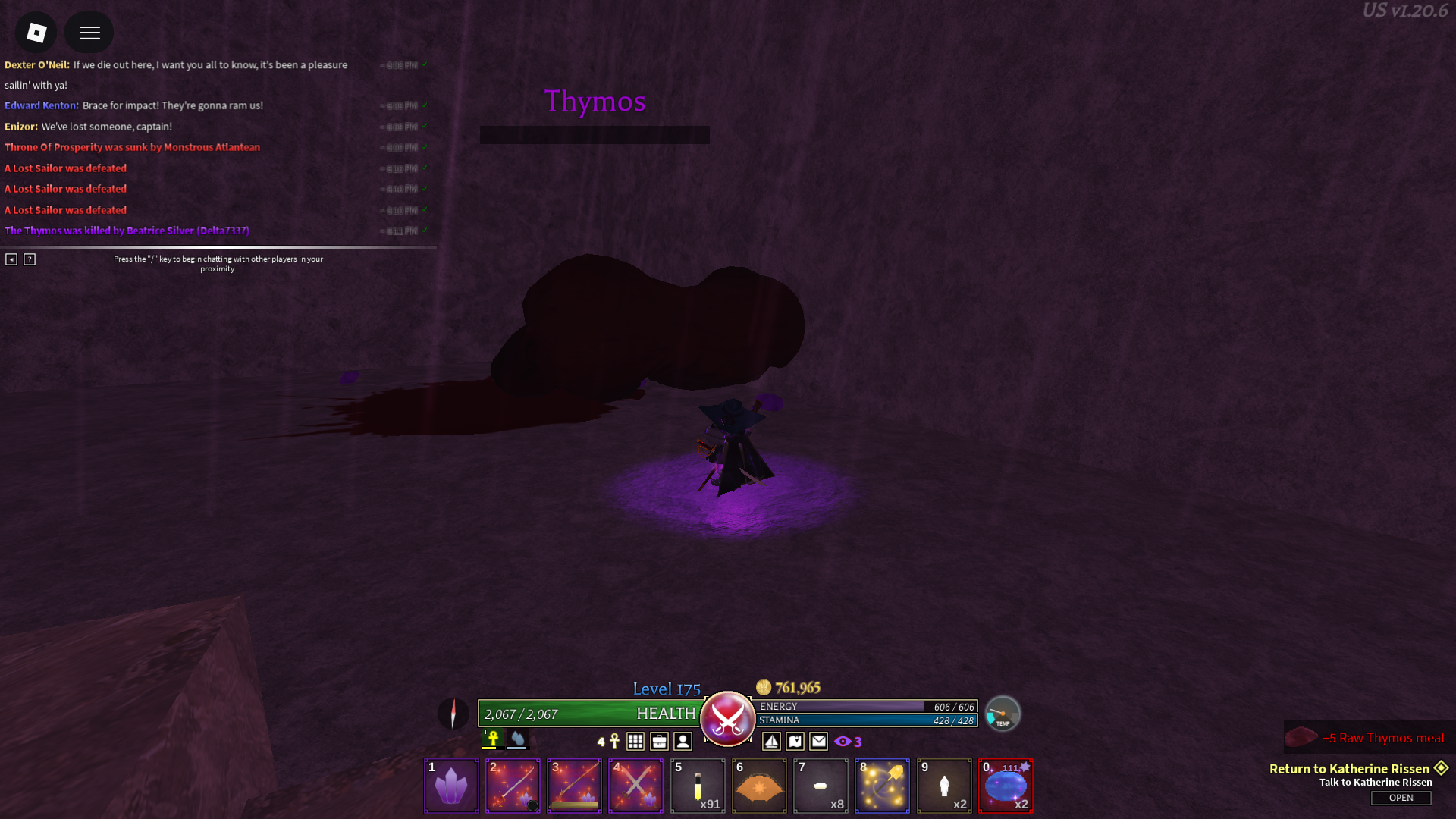Screen dimensions: 1456x819
Task: Open the briefcase inventory icon
Action: click(x=659, y=742)
